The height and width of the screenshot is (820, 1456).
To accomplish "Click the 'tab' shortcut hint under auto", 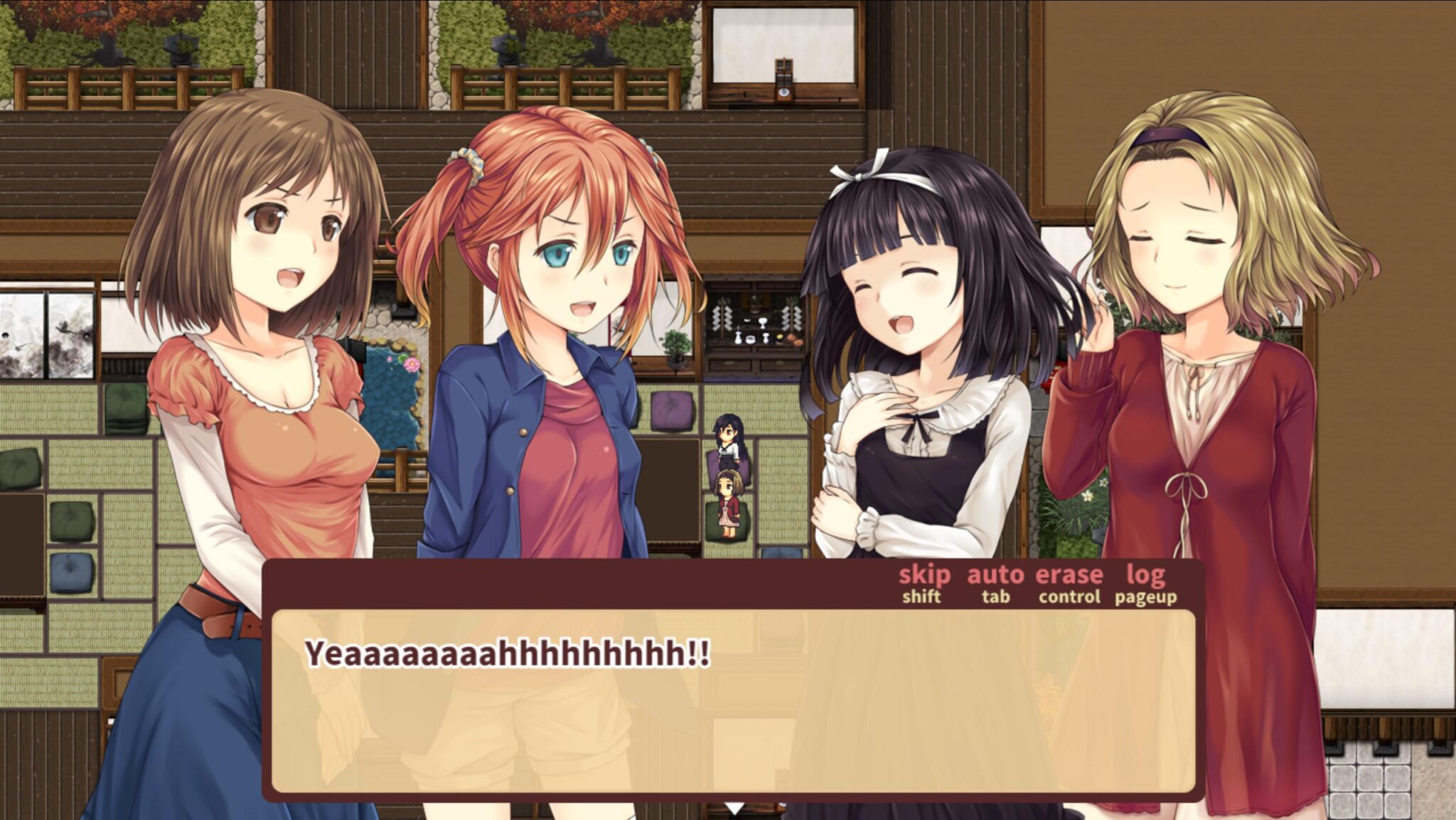I will (x=995, y=598).
